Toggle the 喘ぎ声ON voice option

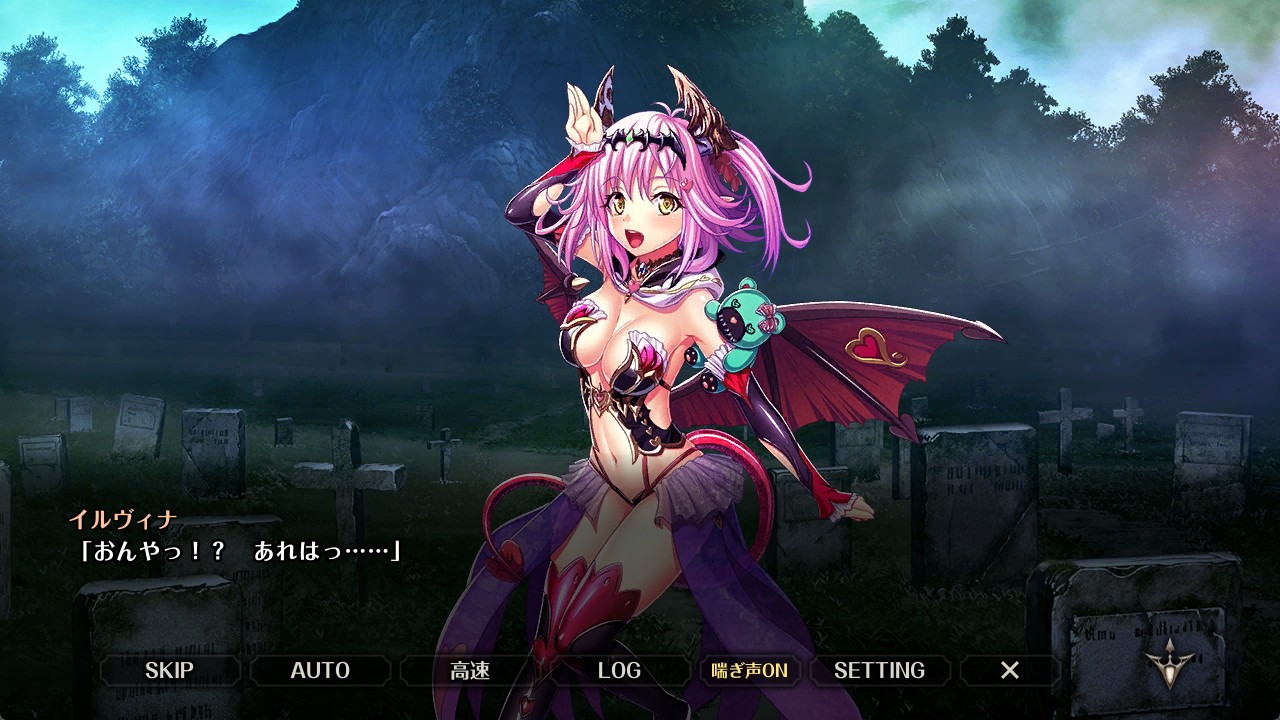(x=749, y=670)
